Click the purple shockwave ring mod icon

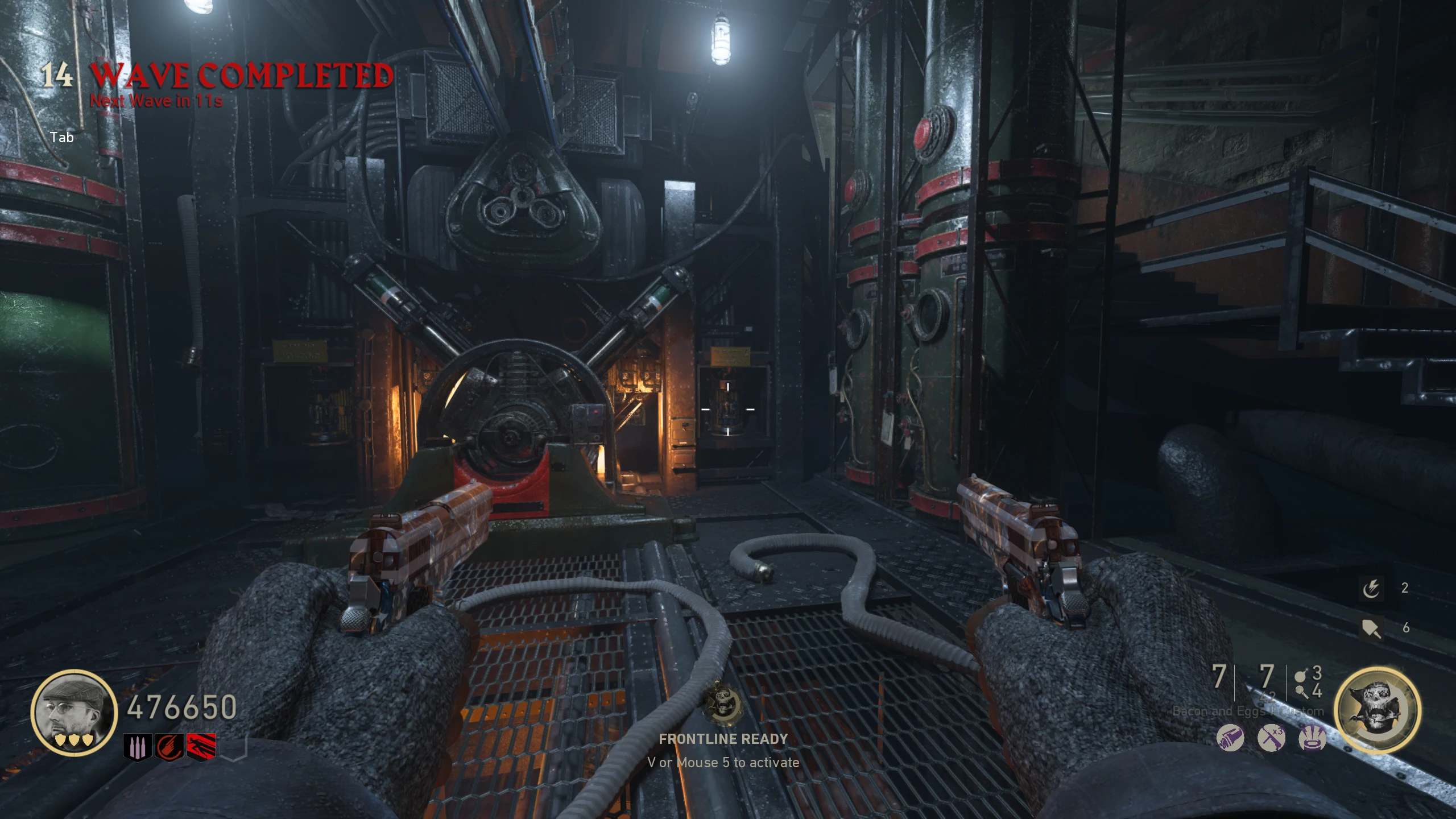1313,739
